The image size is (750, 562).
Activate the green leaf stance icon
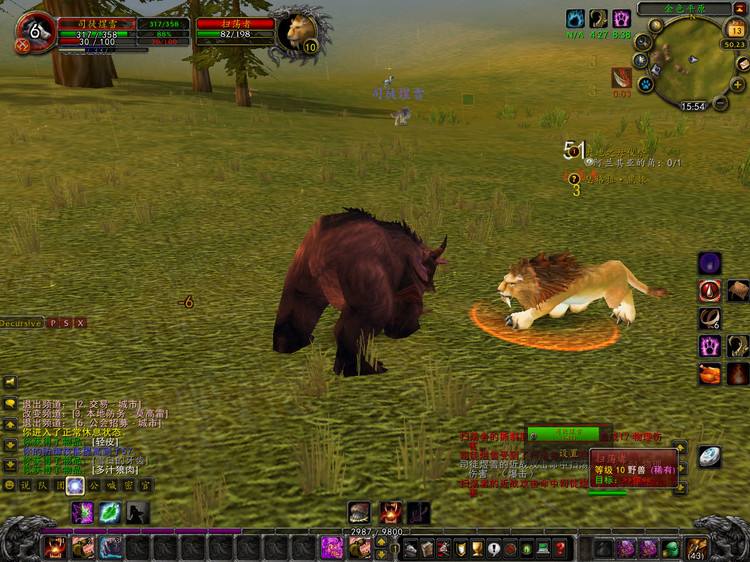pos(110,512)
